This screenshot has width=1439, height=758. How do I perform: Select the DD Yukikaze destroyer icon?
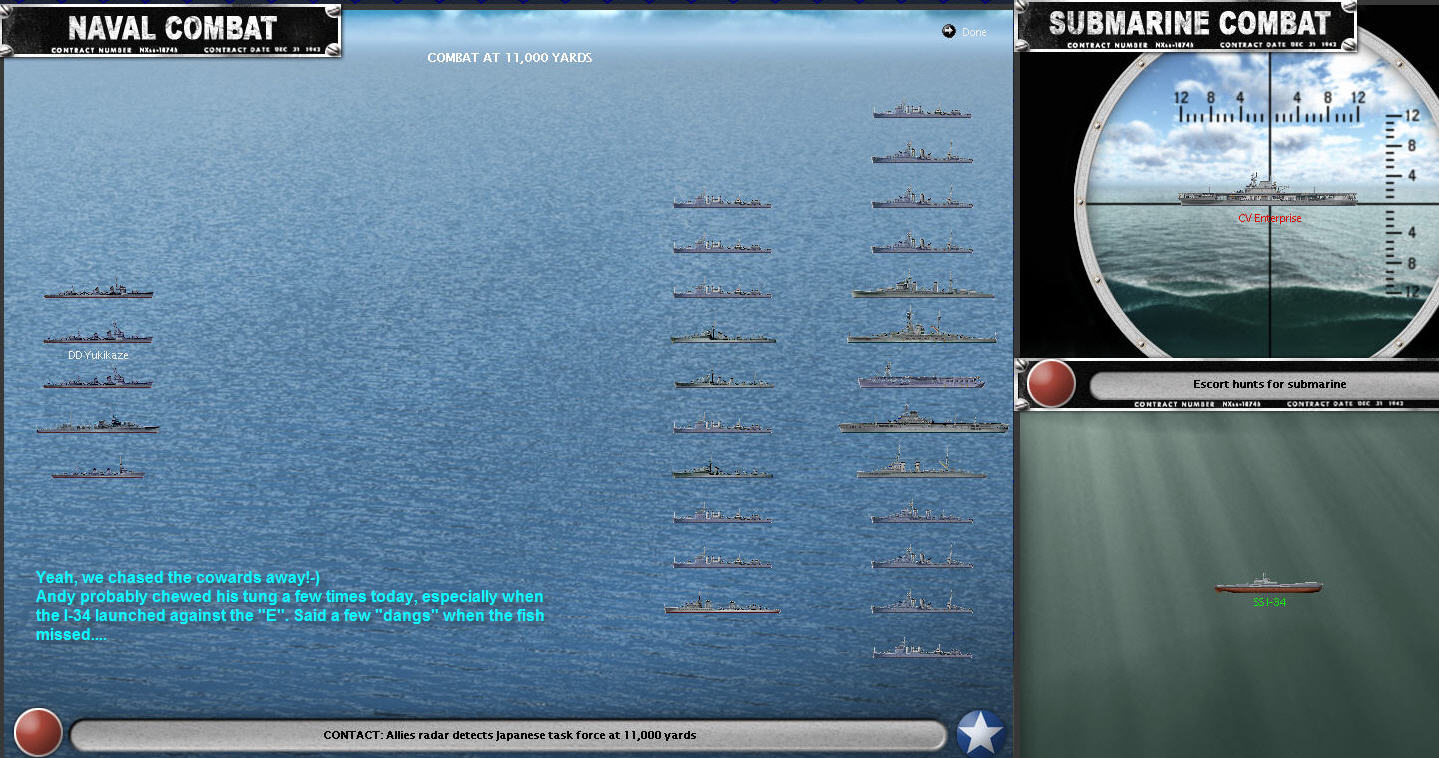coord(97,335)
